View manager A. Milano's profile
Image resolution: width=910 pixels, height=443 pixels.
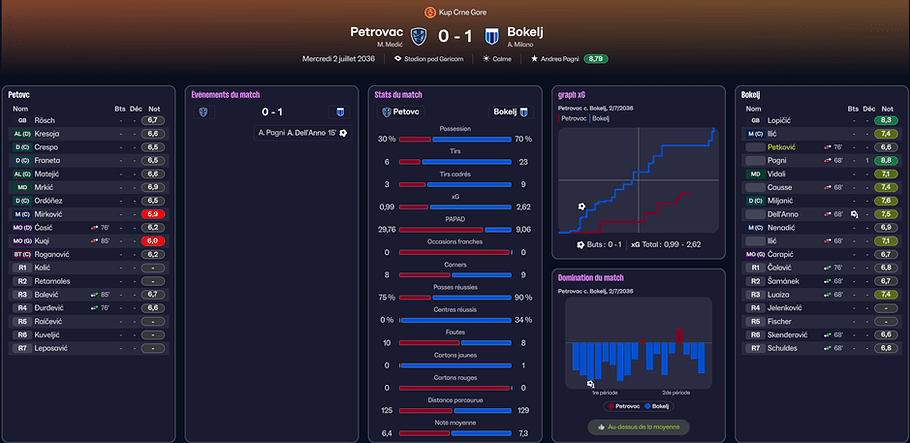tap(522, 44)
